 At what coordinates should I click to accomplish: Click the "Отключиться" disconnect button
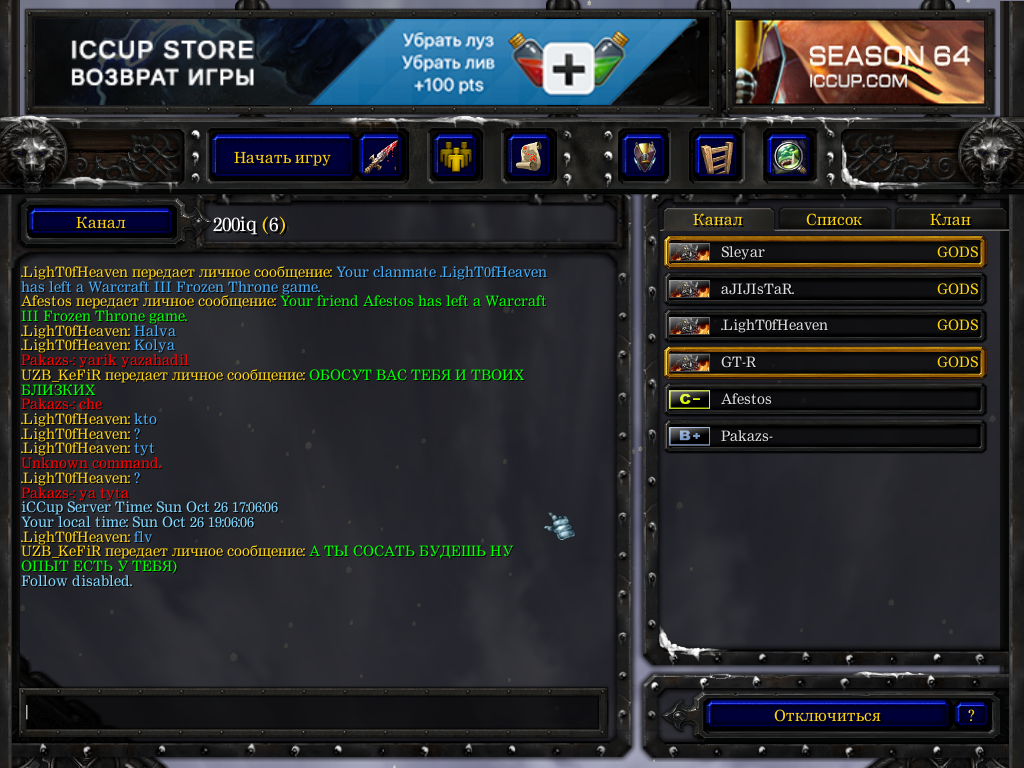[x=827, y=716]
